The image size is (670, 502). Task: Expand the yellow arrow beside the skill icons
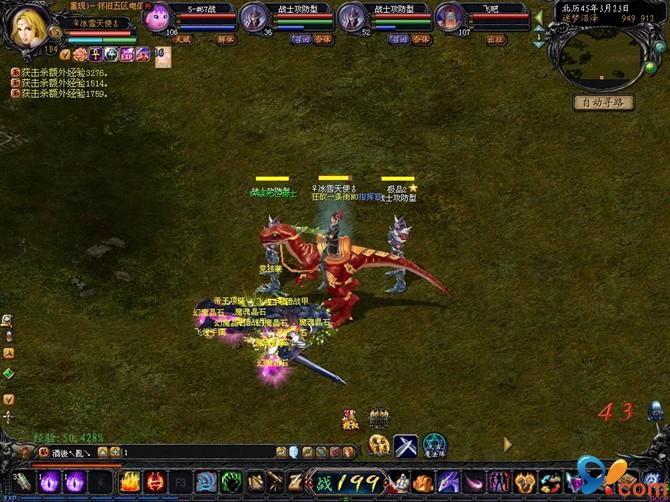(507, 444)
